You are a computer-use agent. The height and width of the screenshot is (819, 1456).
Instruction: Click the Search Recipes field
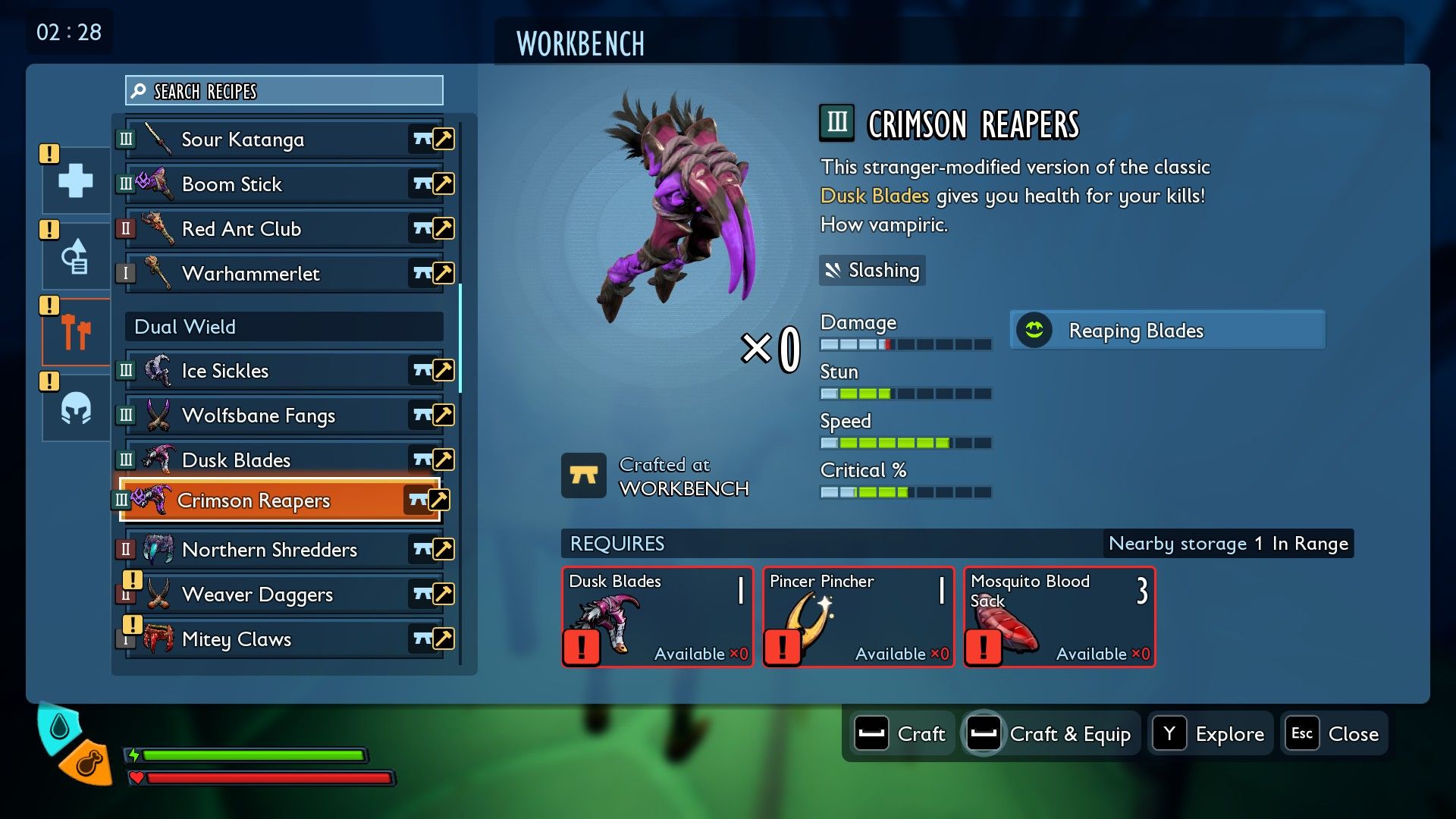284,91
